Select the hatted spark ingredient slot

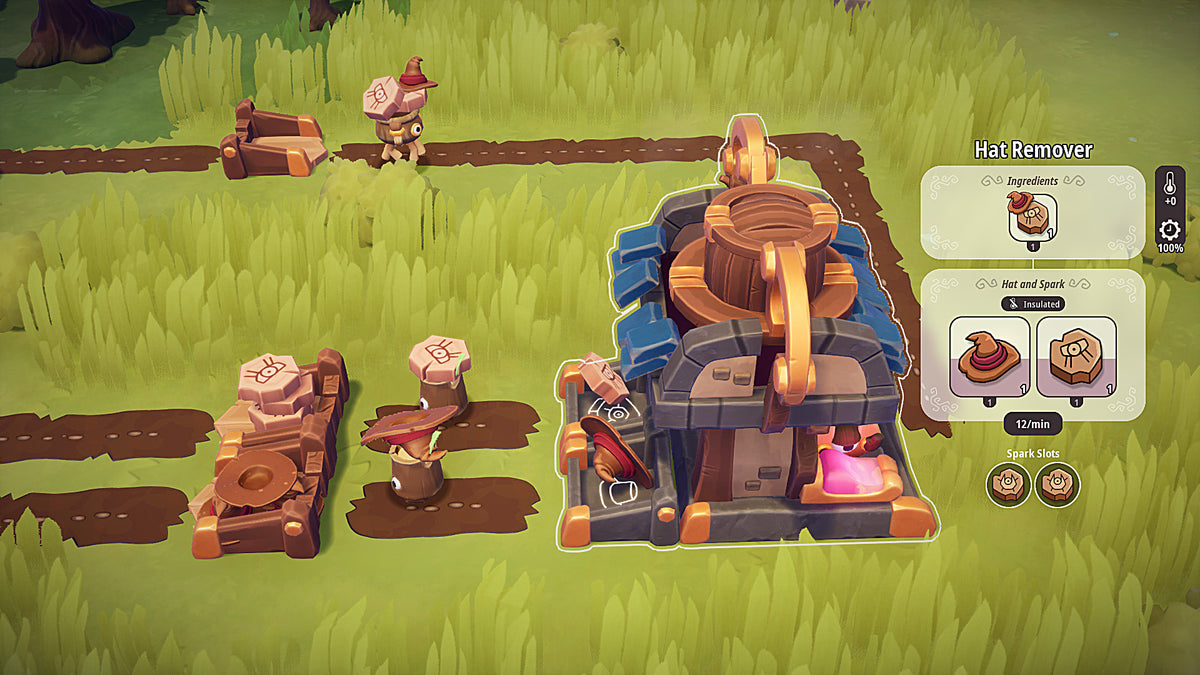click(x=1031, y=215)
